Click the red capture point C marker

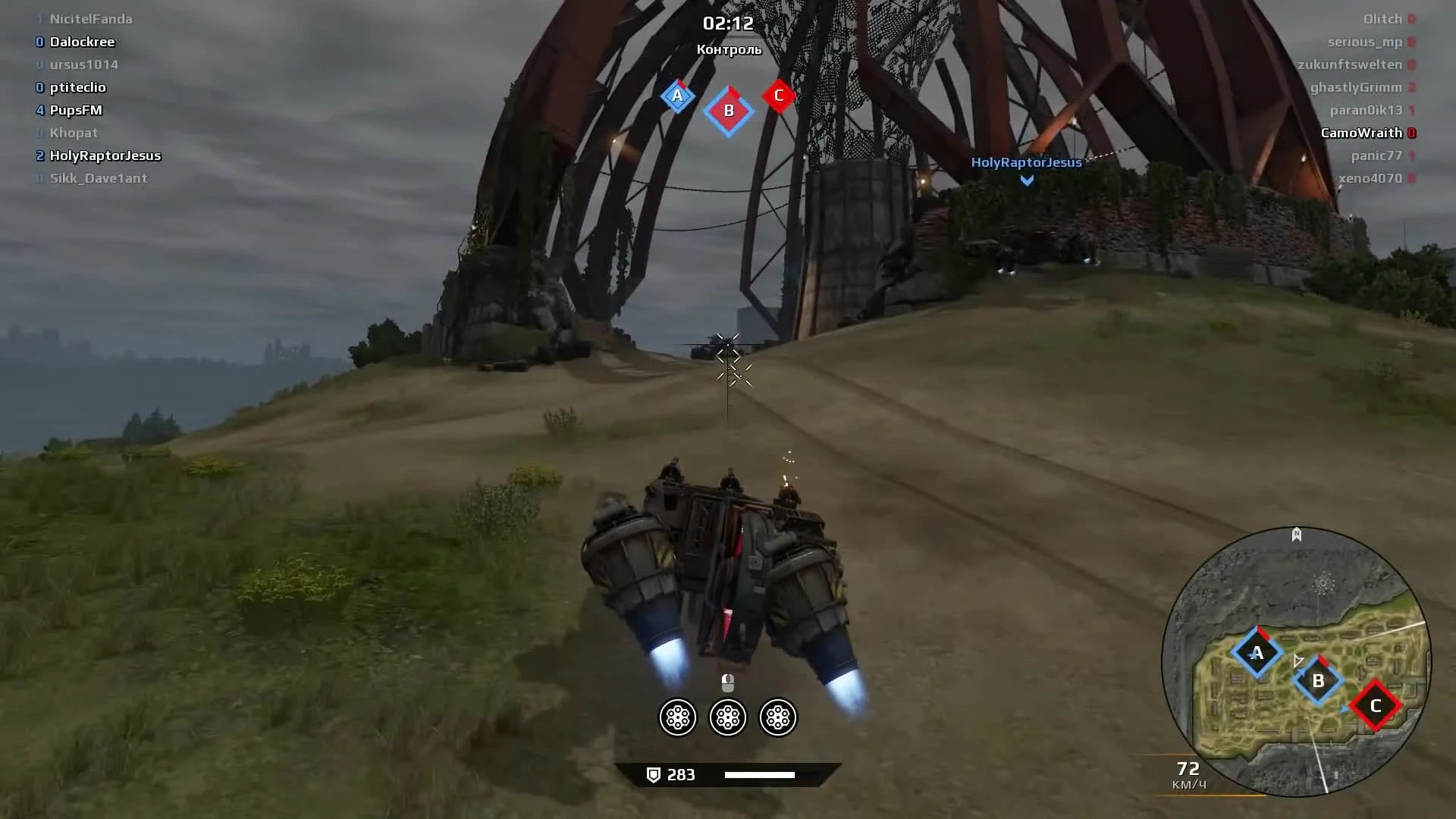click(x=778, y=96)
